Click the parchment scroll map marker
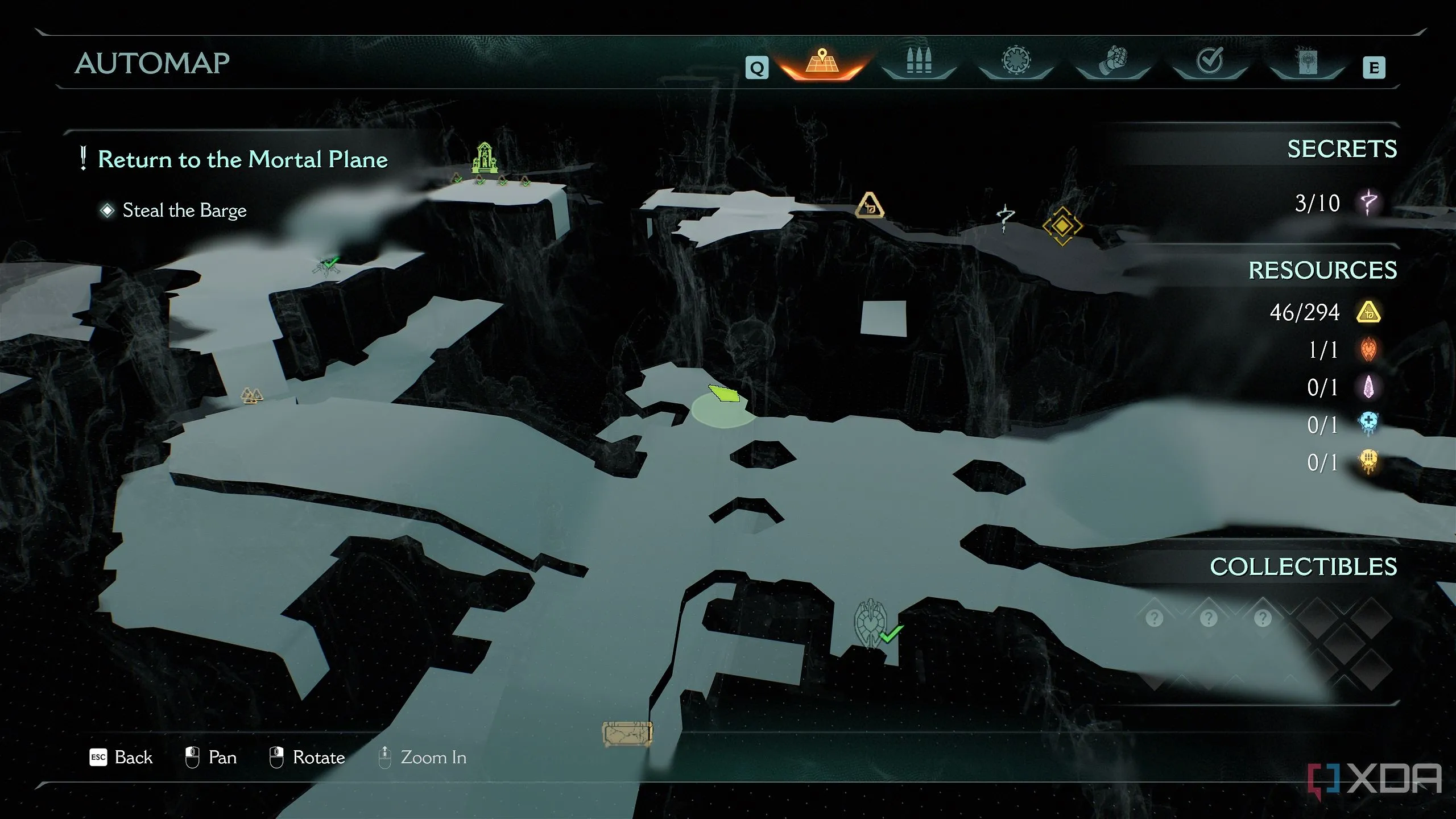1456x819 pixels. [x=627, y=734]
